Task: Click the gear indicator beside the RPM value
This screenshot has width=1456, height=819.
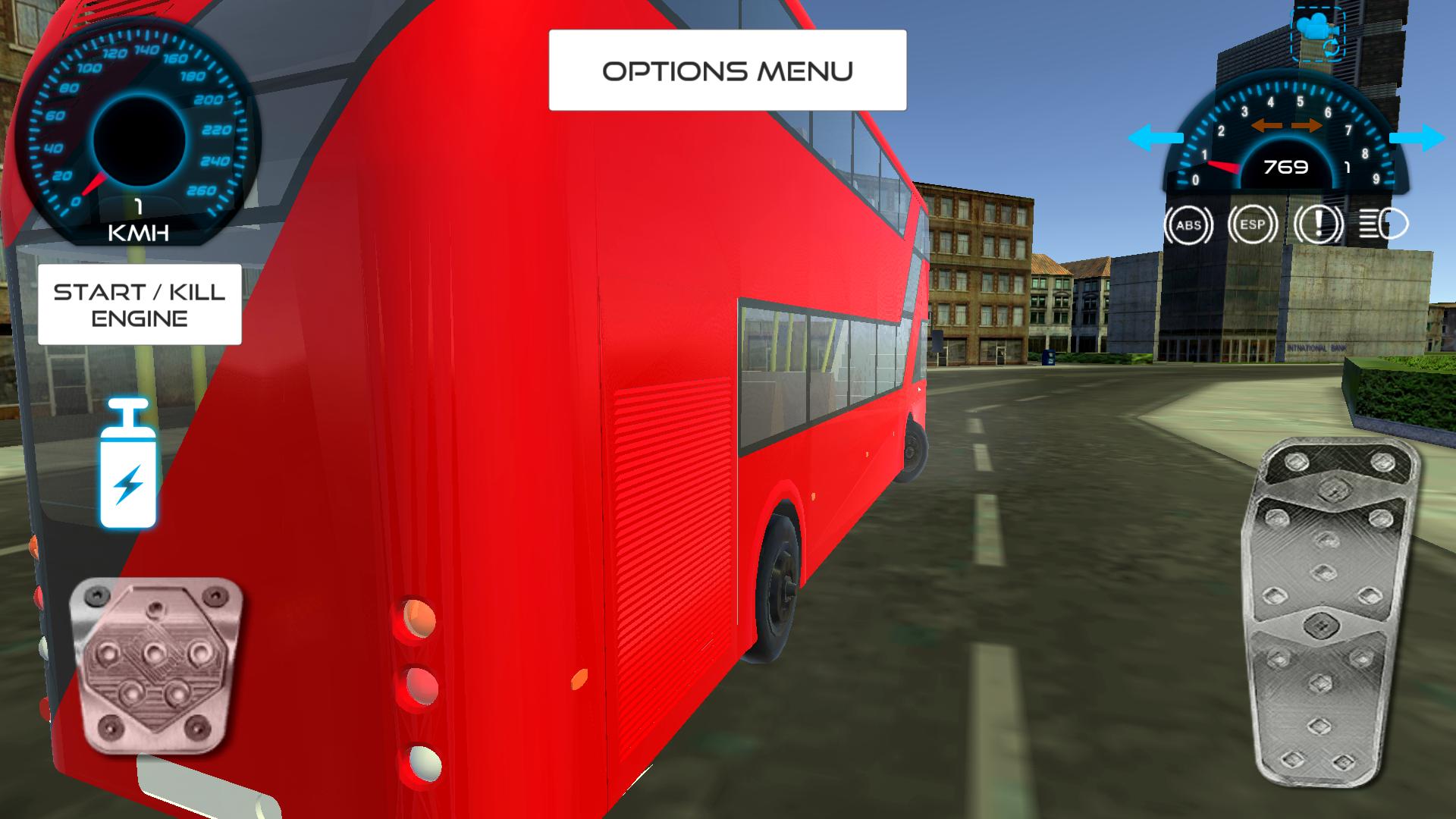Action: [x=1348, y=167]
